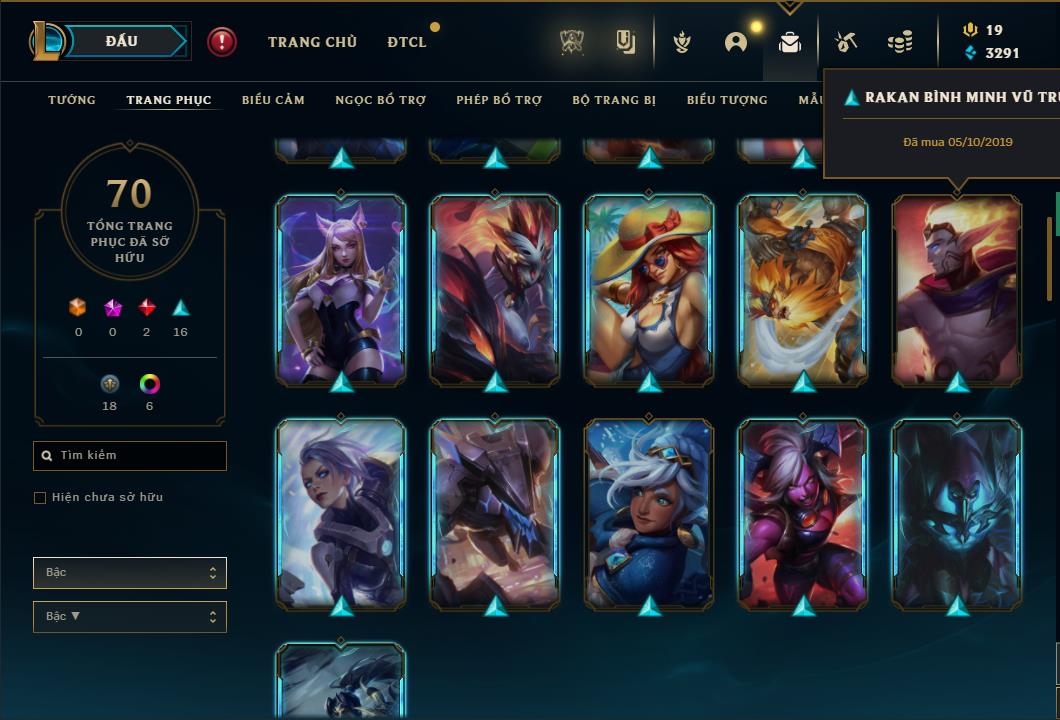The height and width of the screenshot is (720, 1060).
Task: Open the Bậc ▼ sort dropdown
Action: coord(130,617)
